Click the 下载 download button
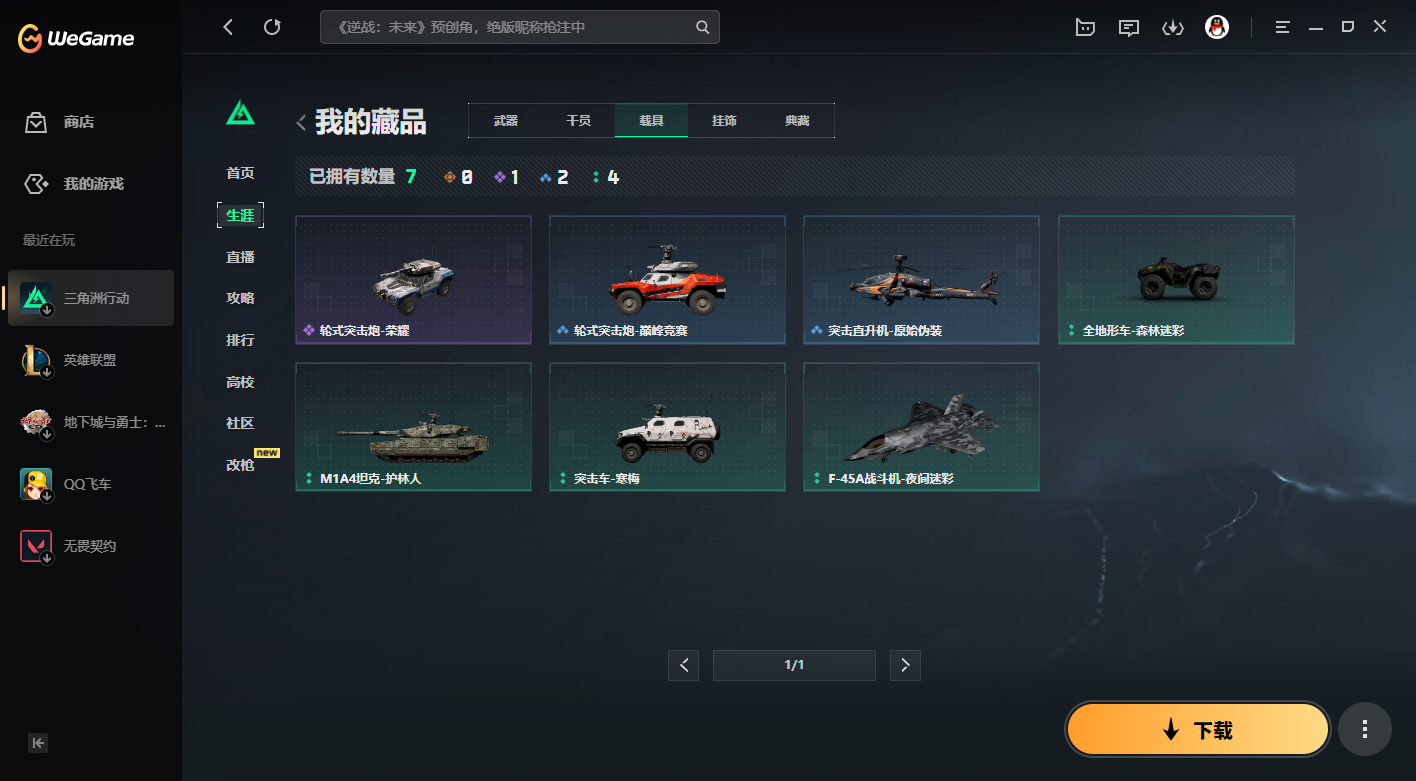 (1197, 729)
